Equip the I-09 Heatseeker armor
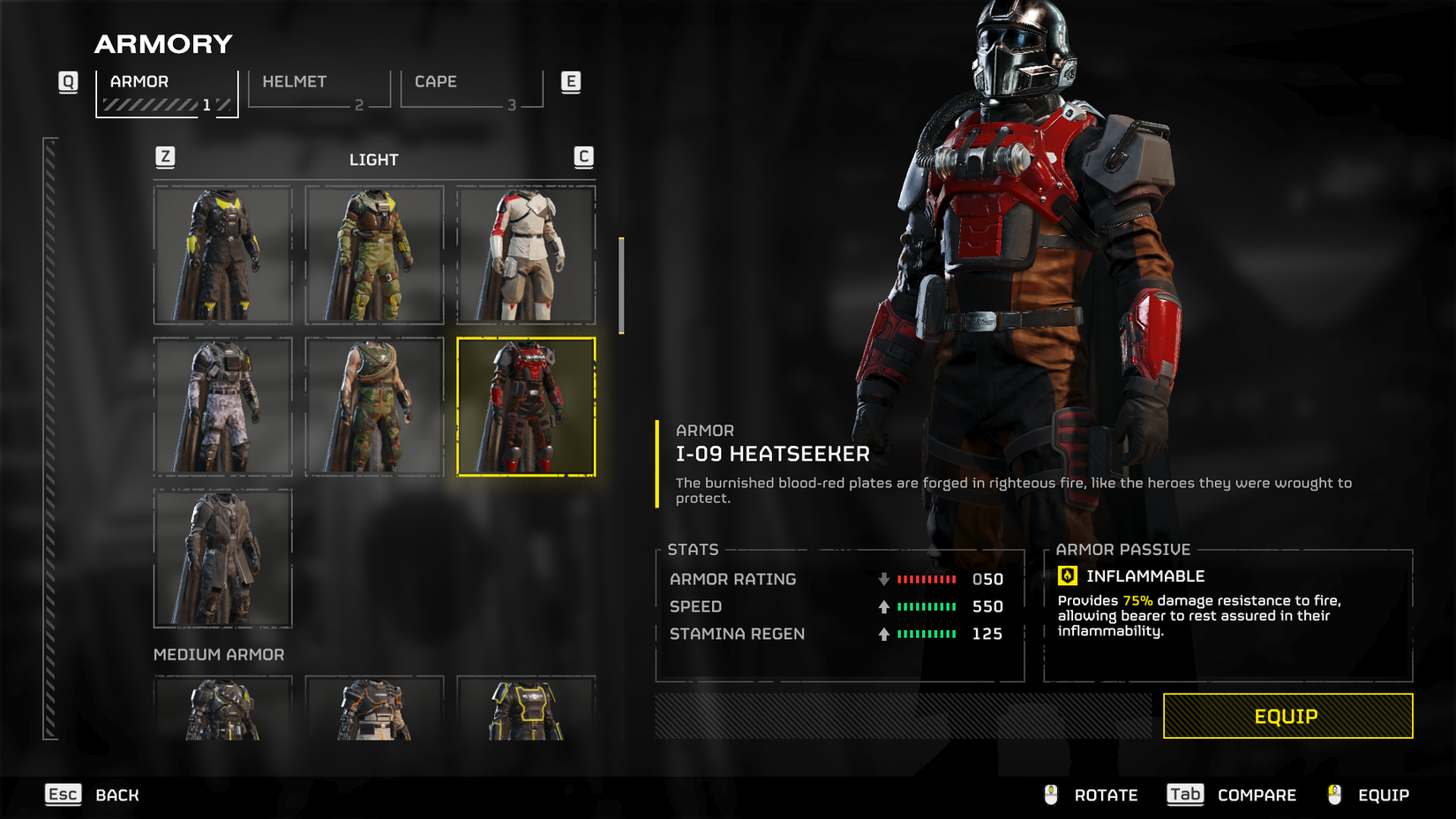 coord(1287,716)
